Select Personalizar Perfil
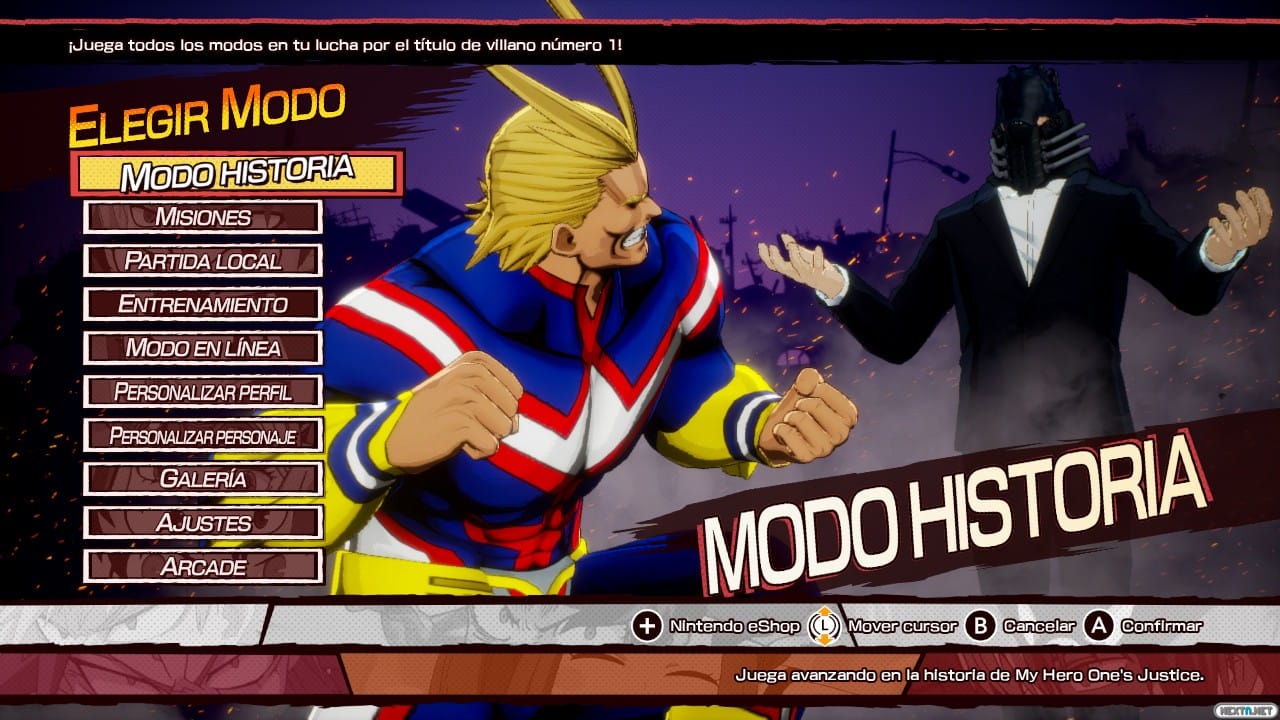 203,391
